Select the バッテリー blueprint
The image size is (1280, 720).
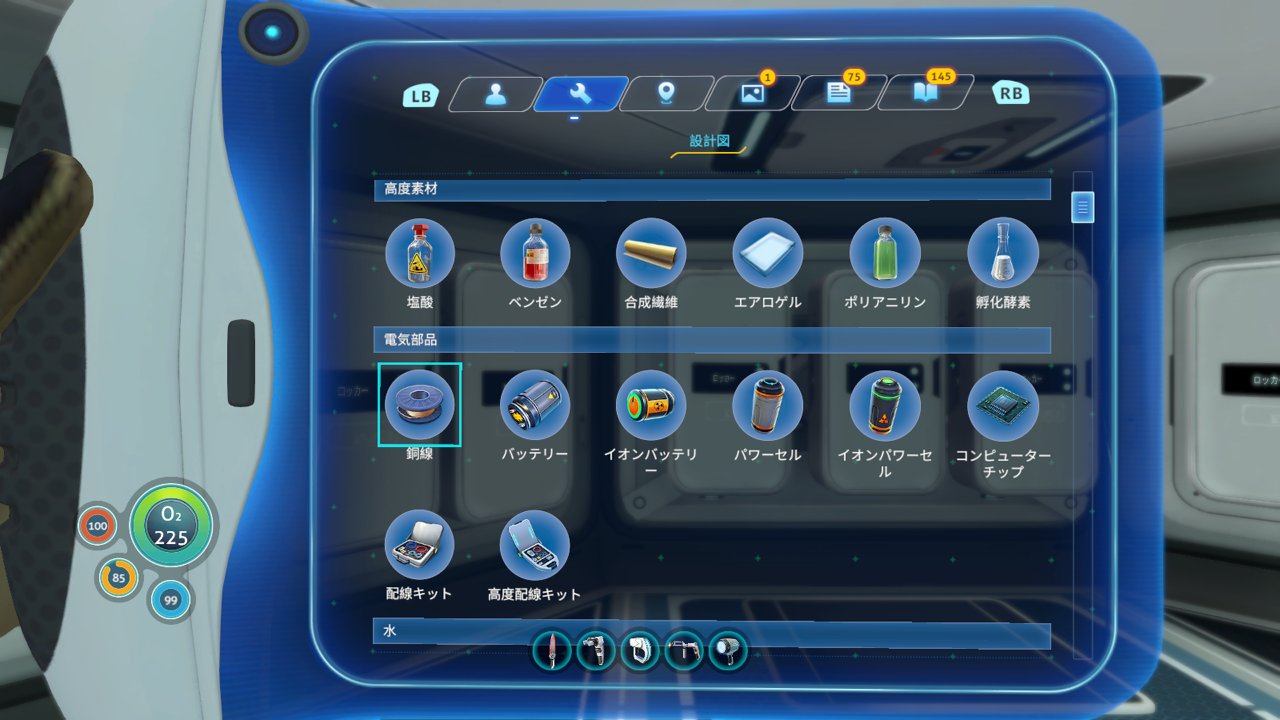click(x=535, y=405)
